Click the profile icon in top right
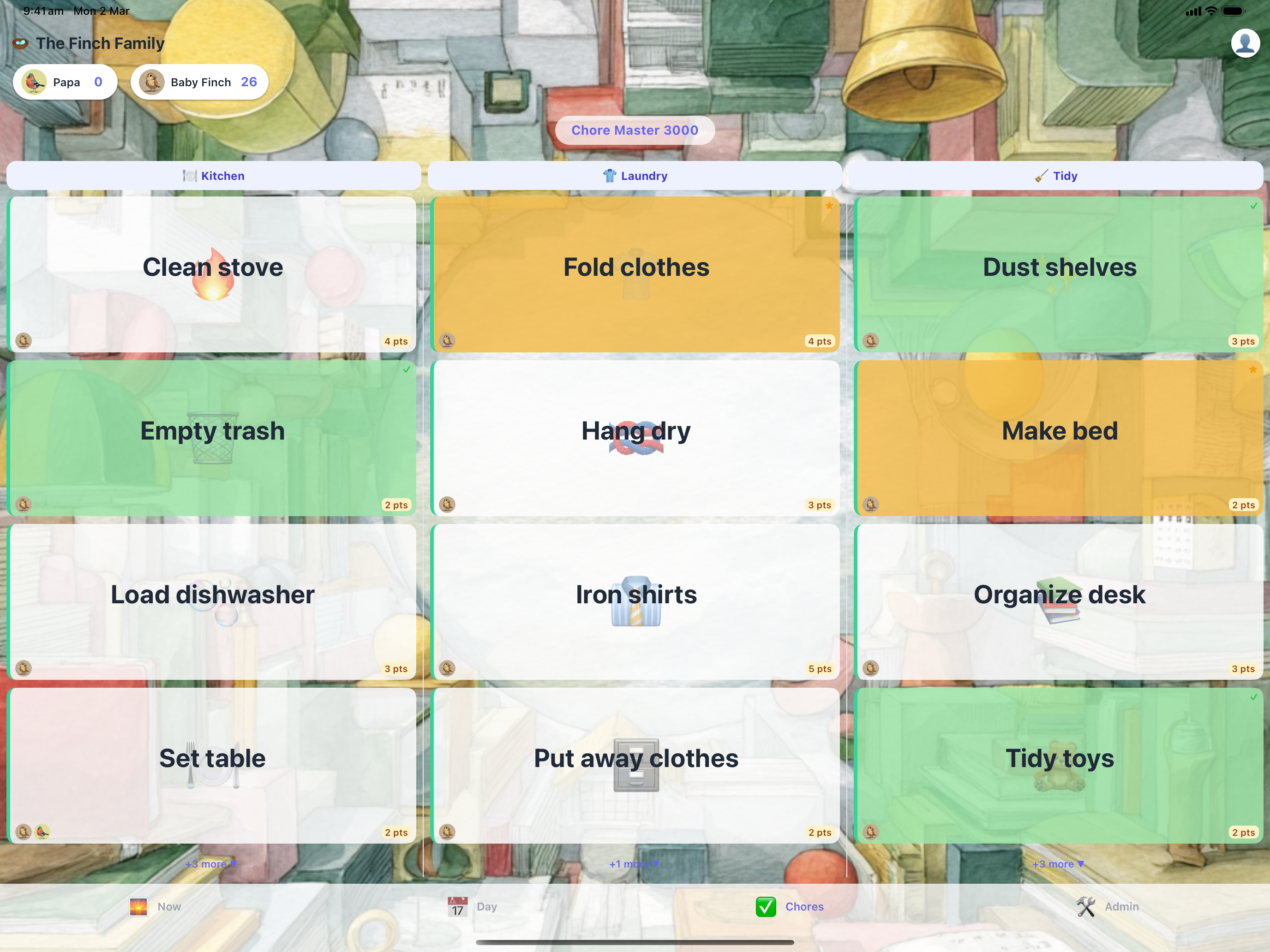The width and height of the screenshot is (1270, 952). click(x=1245, y=42)
